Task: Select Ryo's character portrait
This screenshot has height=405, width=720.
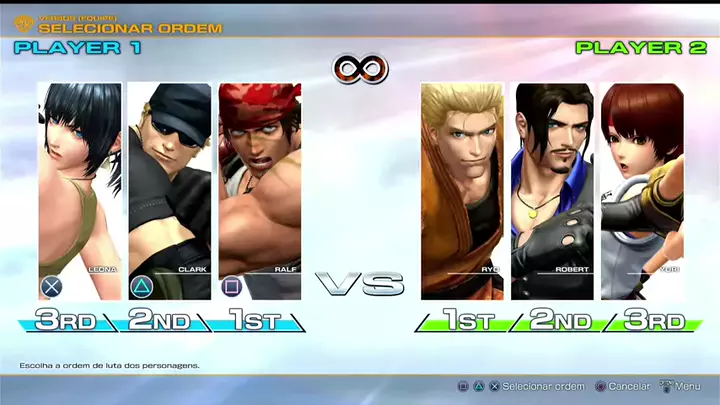Action: (x=462, y=190)
